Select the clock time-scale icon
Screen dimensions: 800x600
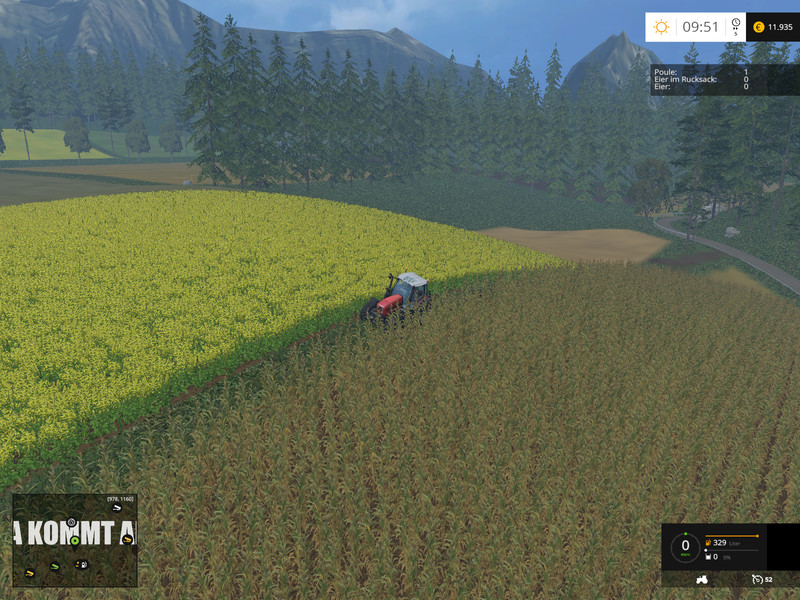[735, 27]
